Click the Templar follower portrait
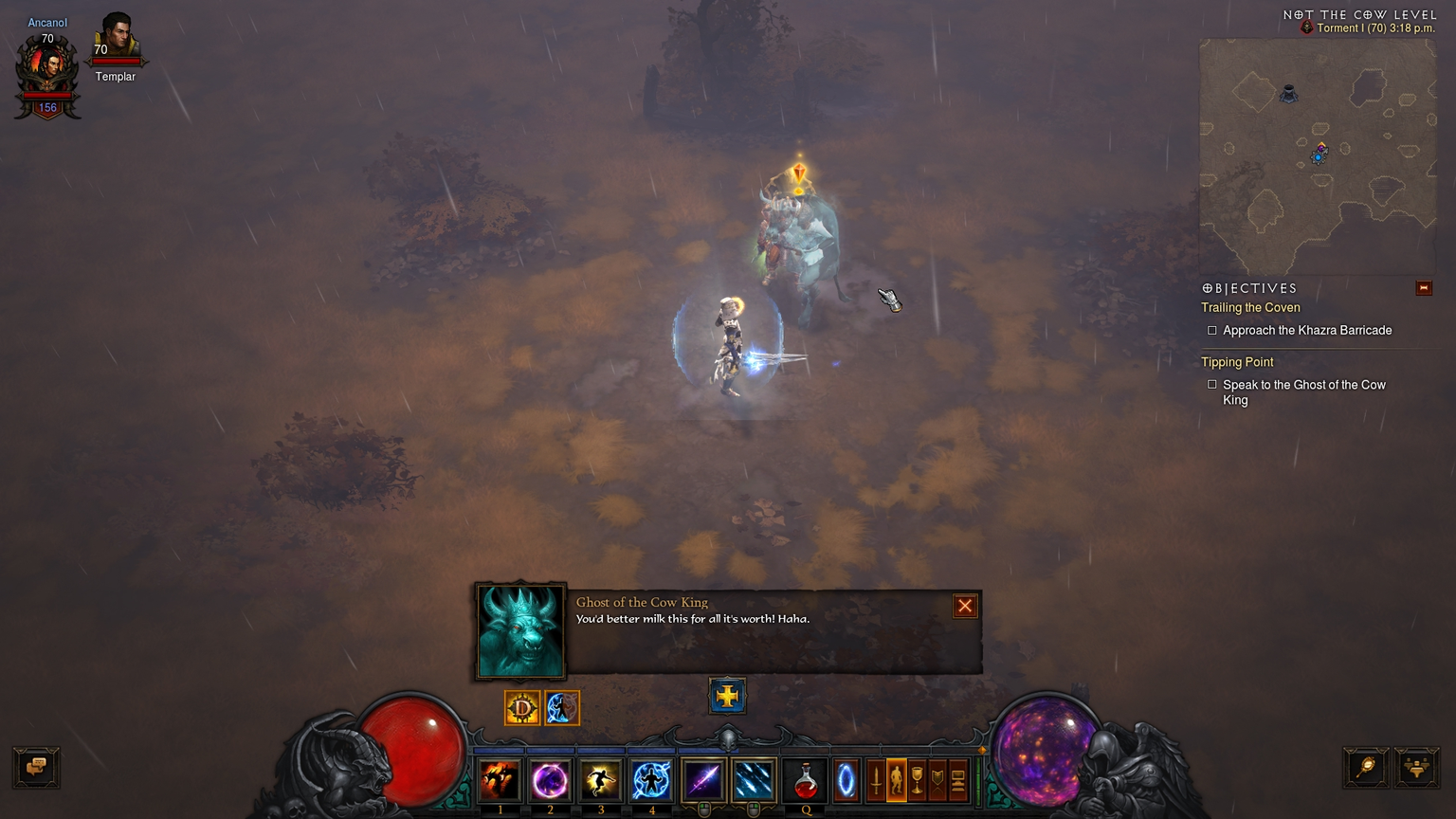This screenshot has height=819, width=1456. [116, 38]
